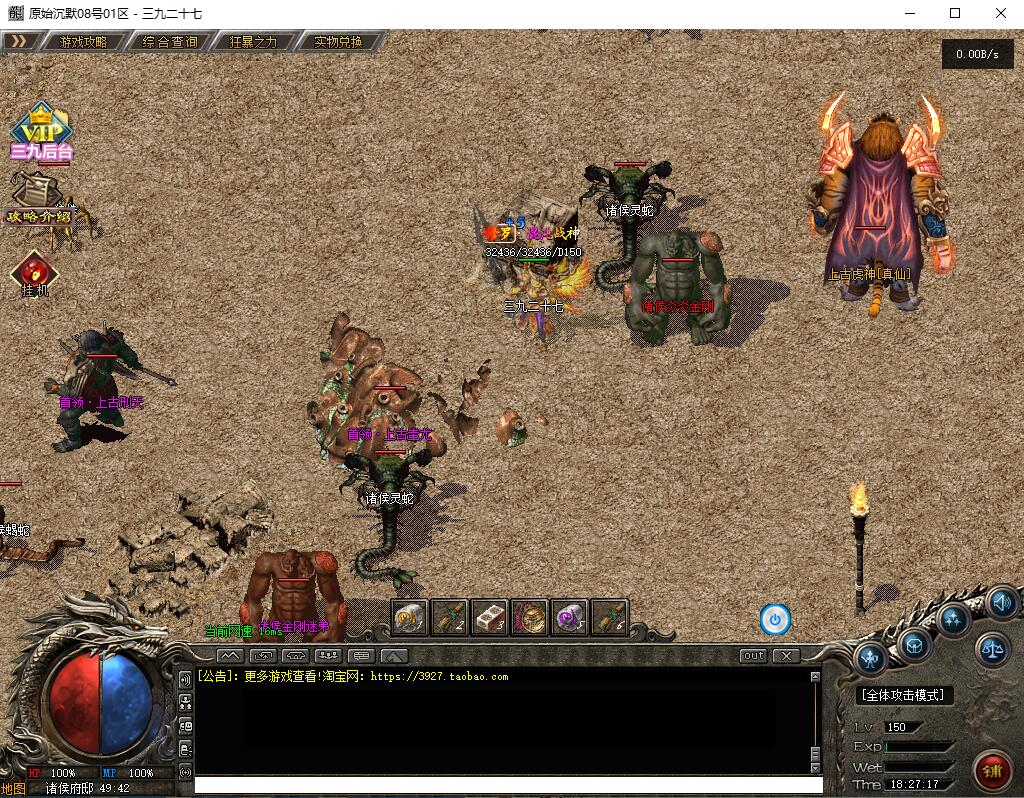The image size is (1024, 798).
Task: Toggle sound with the speaker icon
Action: coord(1002,603)
